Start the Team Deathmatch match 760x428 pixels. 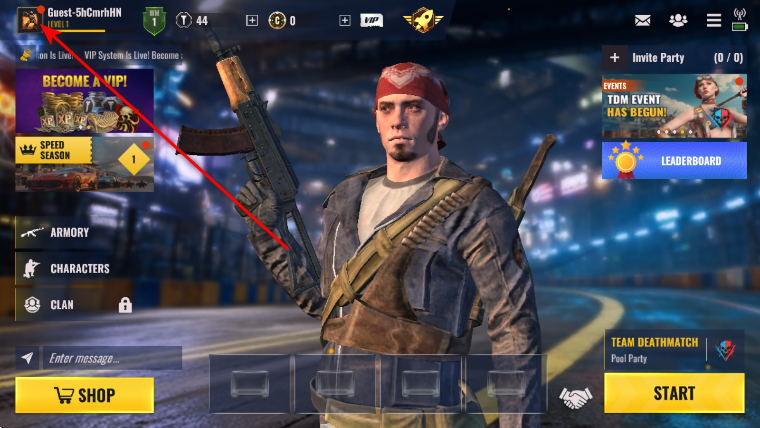point(674,393)
